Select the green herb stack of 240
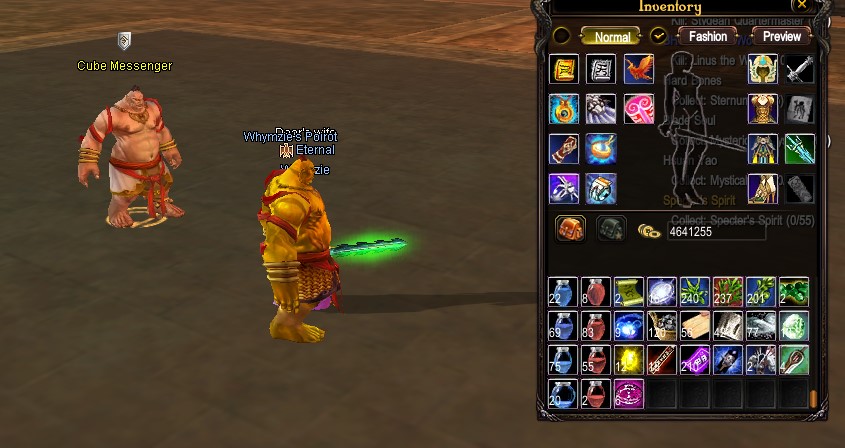The height and width of the screenshot is (448, 845). [x=695, y=292]
